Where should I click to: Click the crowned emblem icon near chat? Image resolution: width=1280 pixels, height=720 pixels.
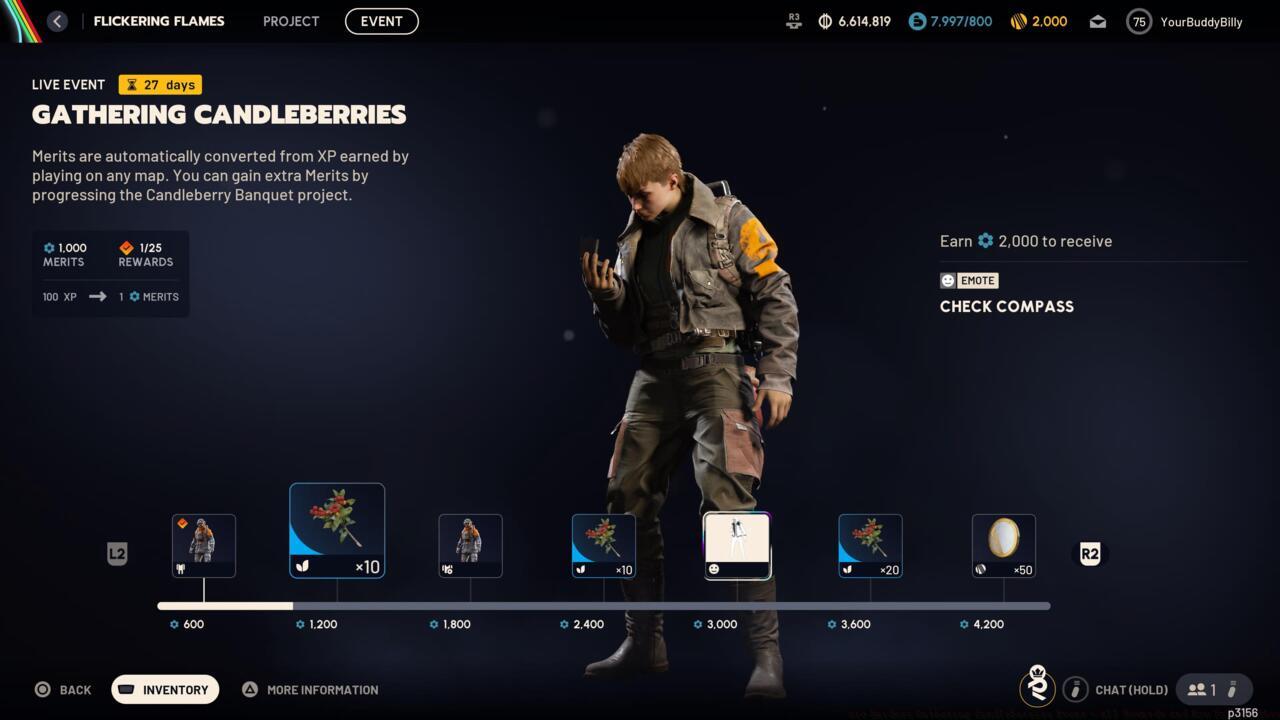[x=1037, y=689]
